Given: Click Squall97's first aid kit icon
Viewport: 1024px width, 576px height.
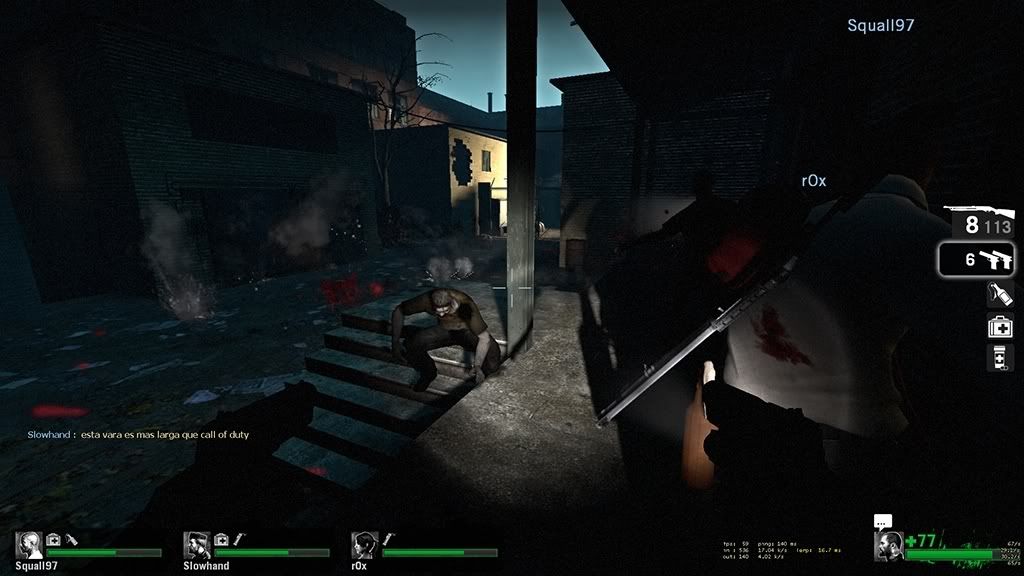Looking at the screenshot, I should (54, 539).
